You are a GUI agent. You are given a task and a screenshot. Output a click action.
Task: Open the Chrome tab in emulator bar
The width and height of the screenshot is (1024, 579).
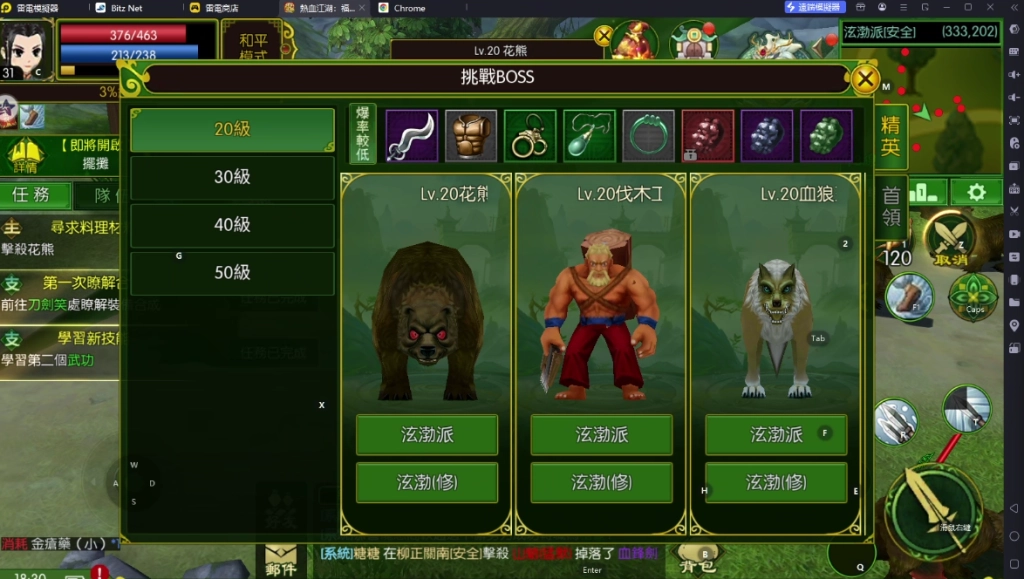pos(409,8)
